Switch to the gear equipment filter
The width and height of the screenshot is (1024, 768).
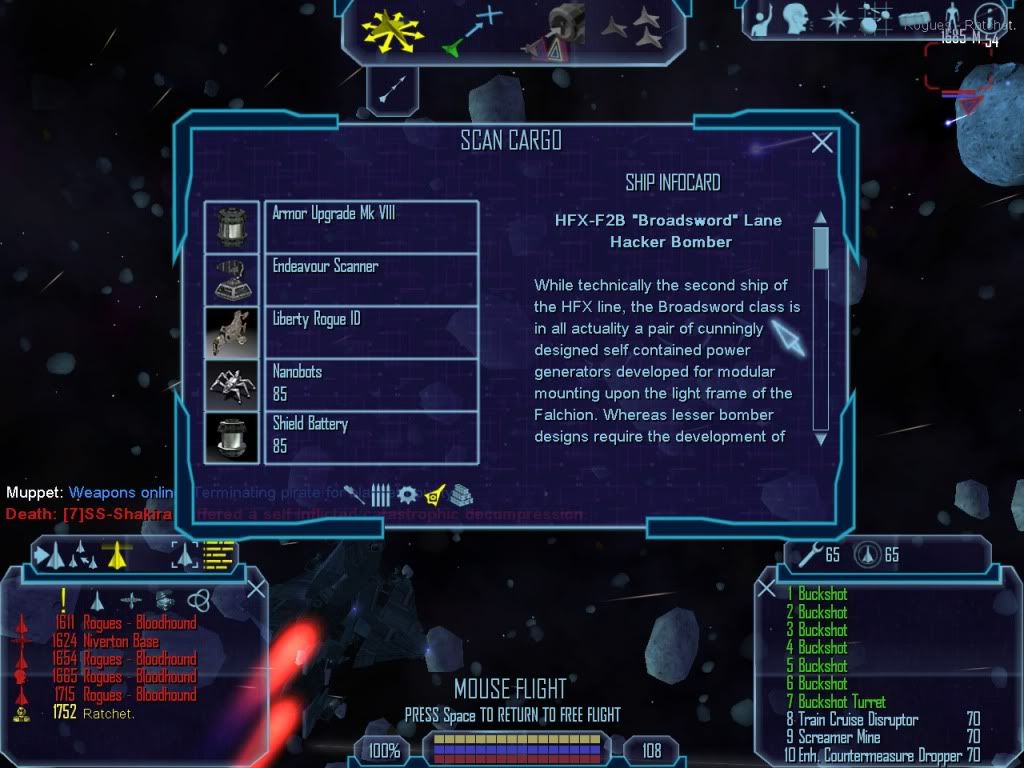pyautogui.click(x=407, y=494)
